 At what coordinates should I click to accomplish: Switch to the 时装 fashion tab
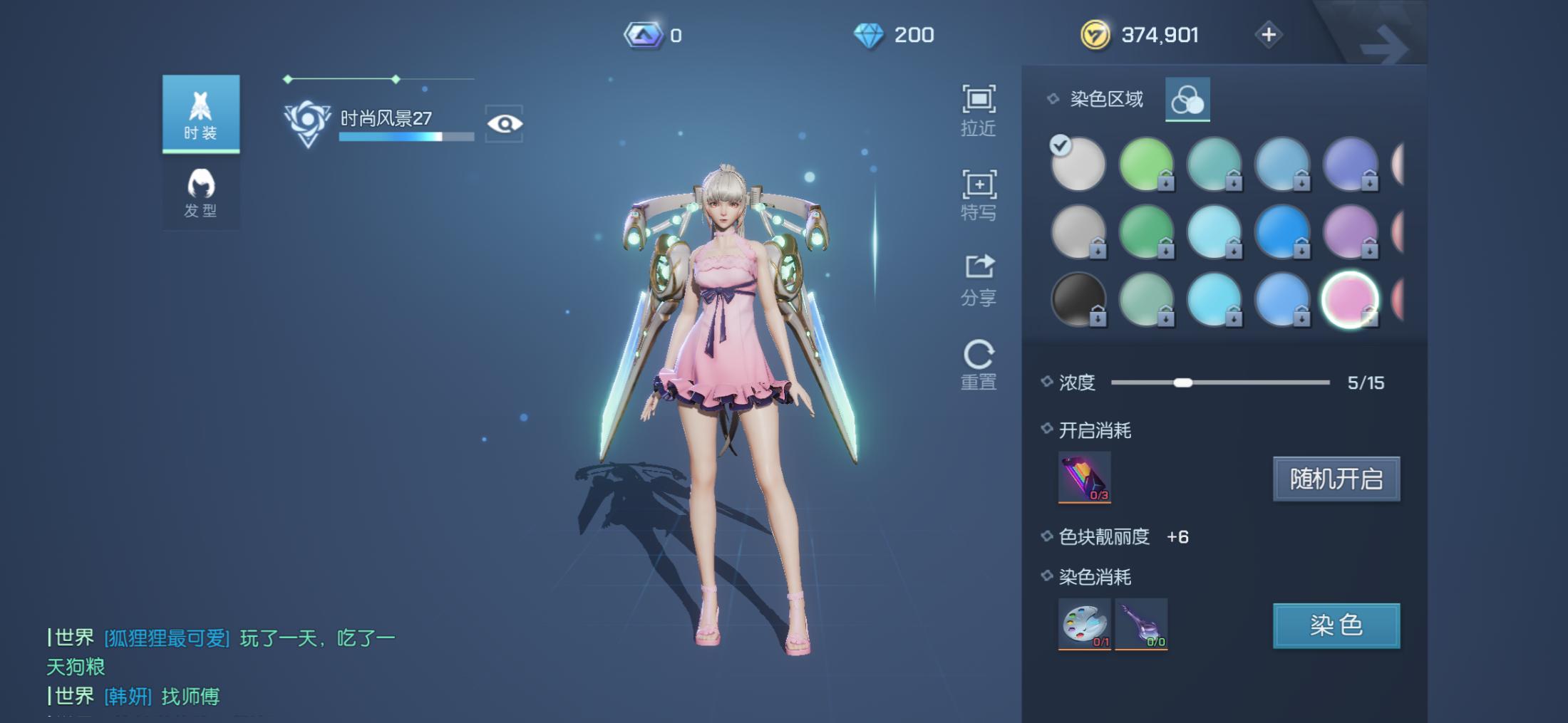[201, 113]
